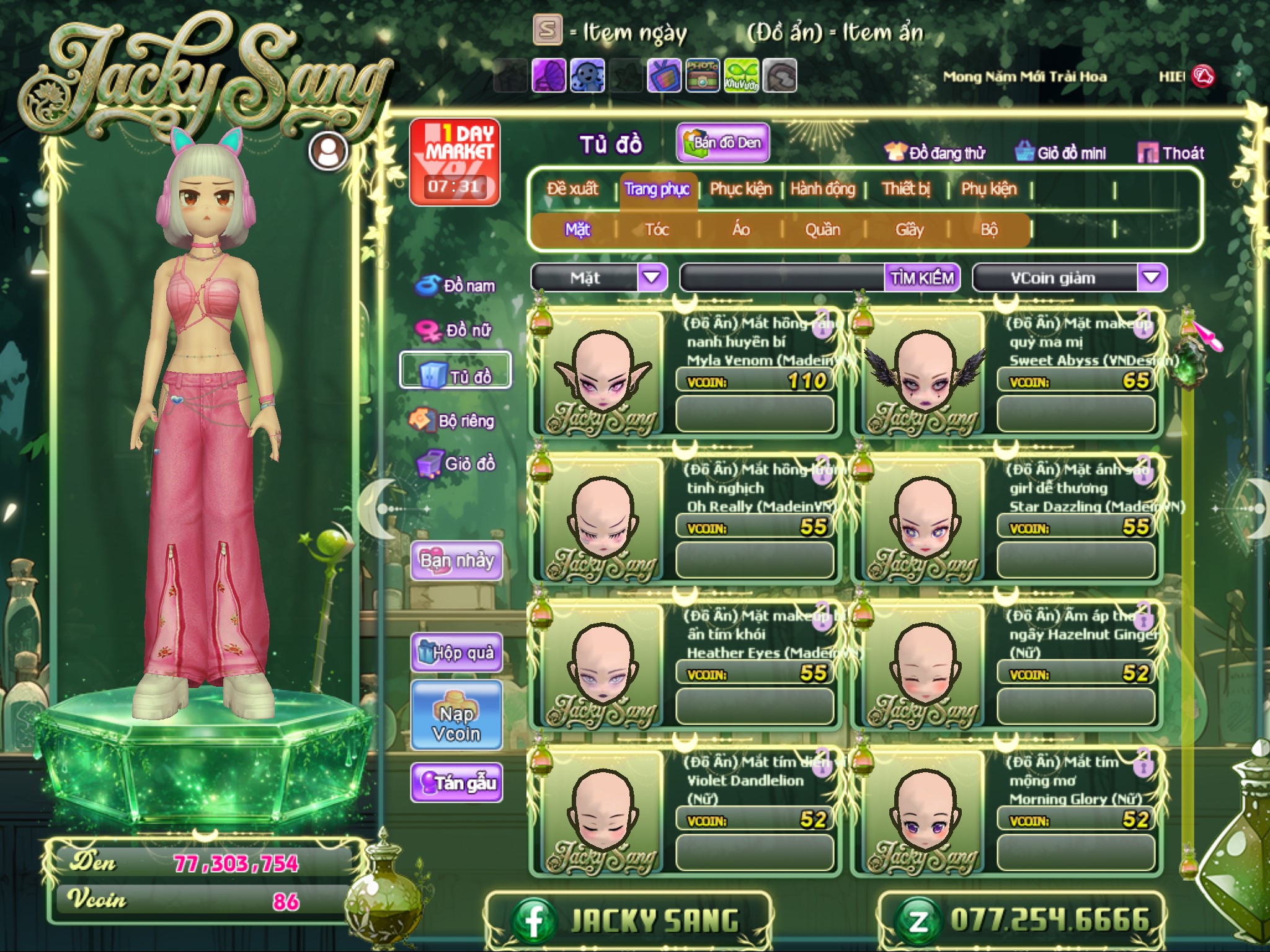Screen dimensions: 1270x952
Task: Open the Giỏ đồ mini cart
Action: click(x=1060, y=152)
